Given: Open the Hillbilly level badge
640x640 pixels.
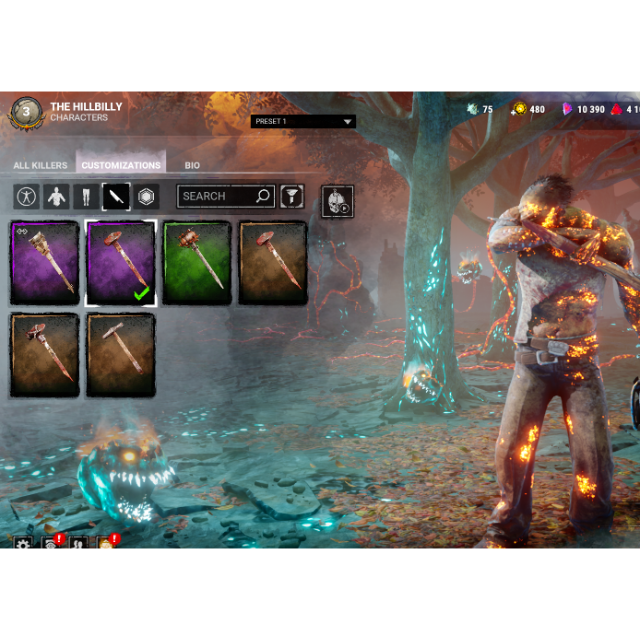Looking at the screenshot, I should pos(26,110).
